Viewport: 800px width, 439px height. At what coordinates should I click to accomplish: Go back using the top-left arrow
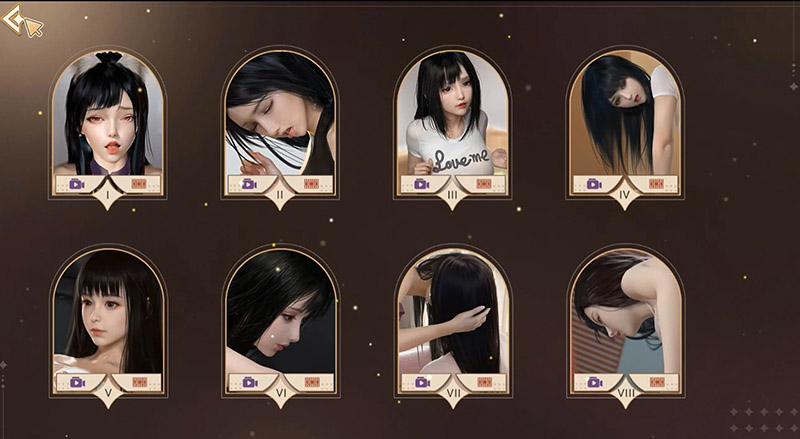[14, 20]
